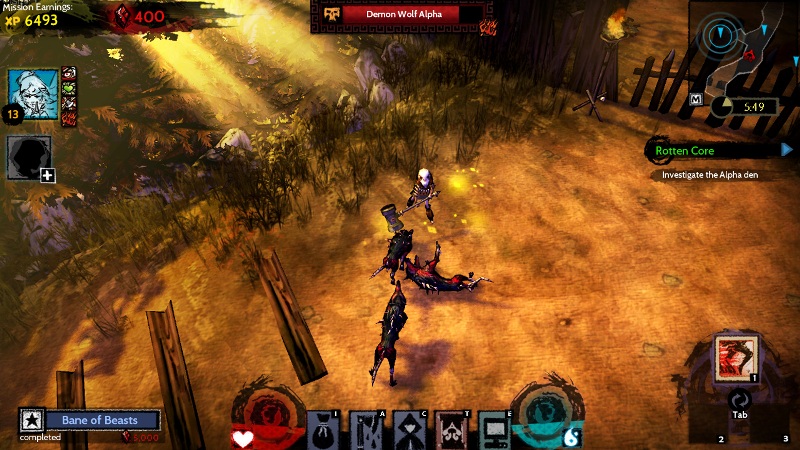Click the blue arrow beside Rotten Core
800x450 pixels.
(x=787, y=150)
